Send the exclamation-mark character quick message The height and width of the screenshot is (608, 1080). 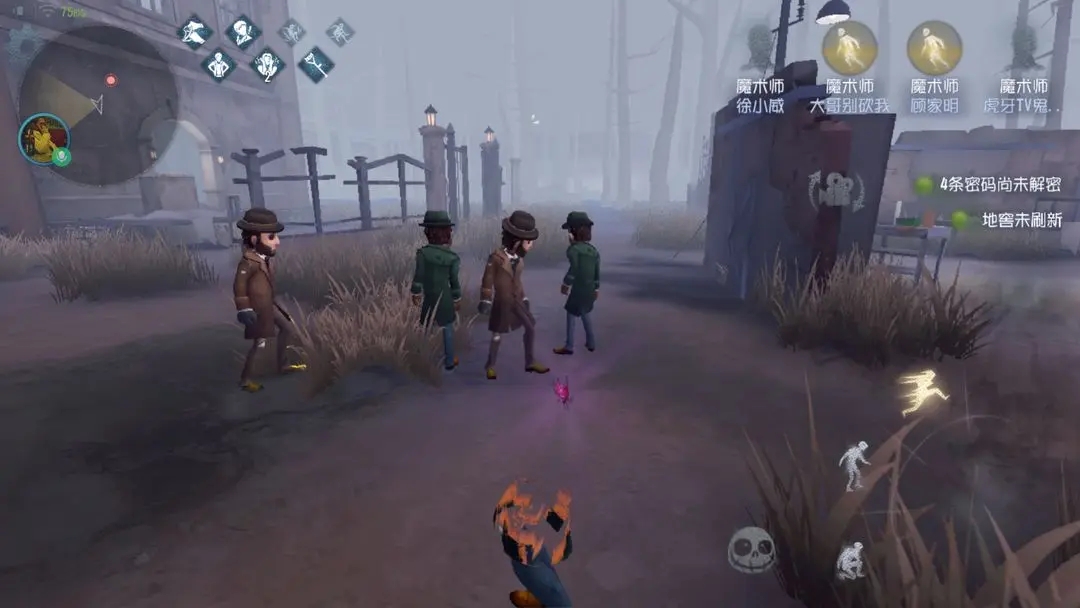[242, 31]
